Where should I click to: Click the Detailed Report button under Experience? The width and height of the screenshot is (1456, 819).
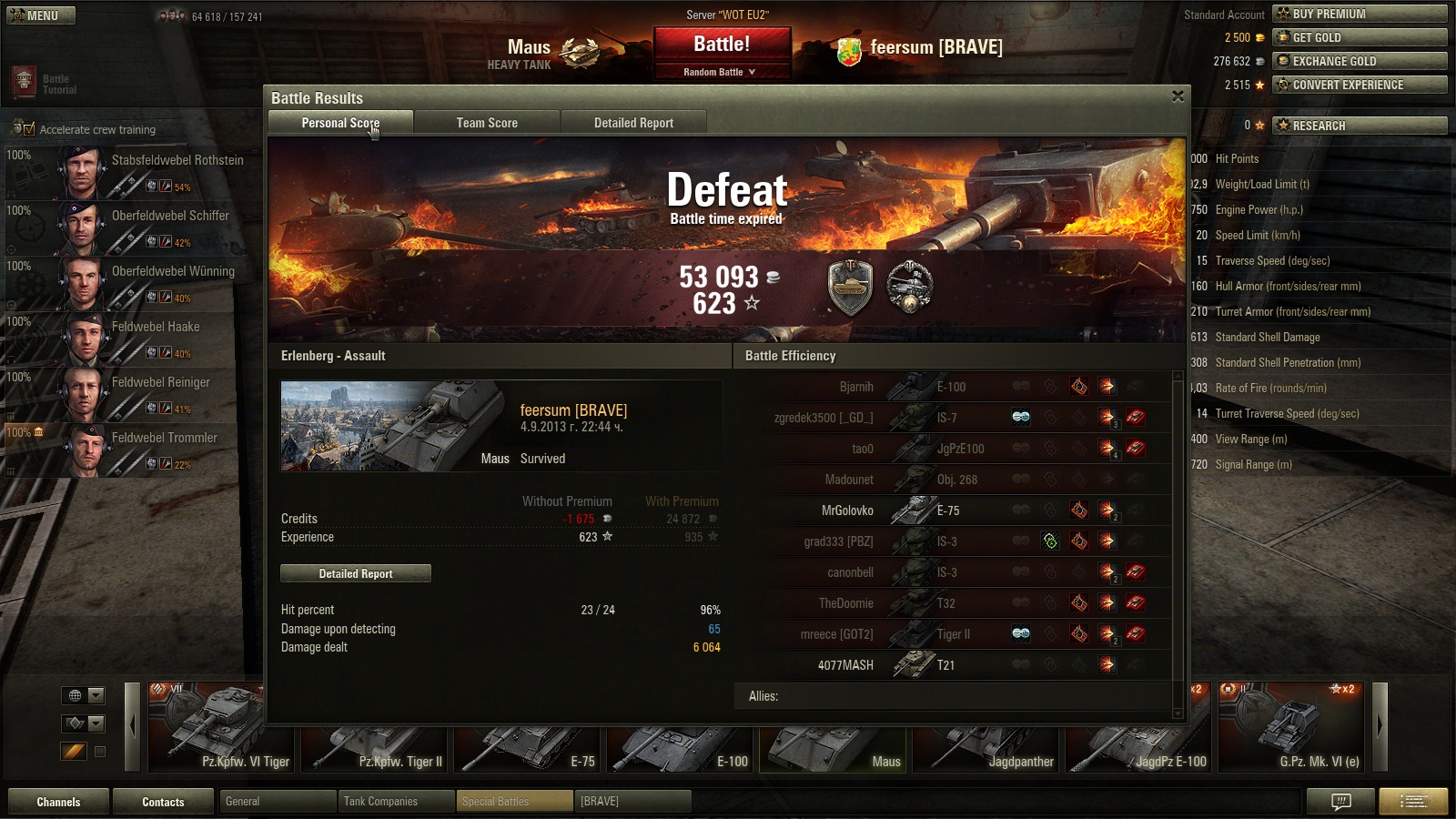click(x=356, y=573)
